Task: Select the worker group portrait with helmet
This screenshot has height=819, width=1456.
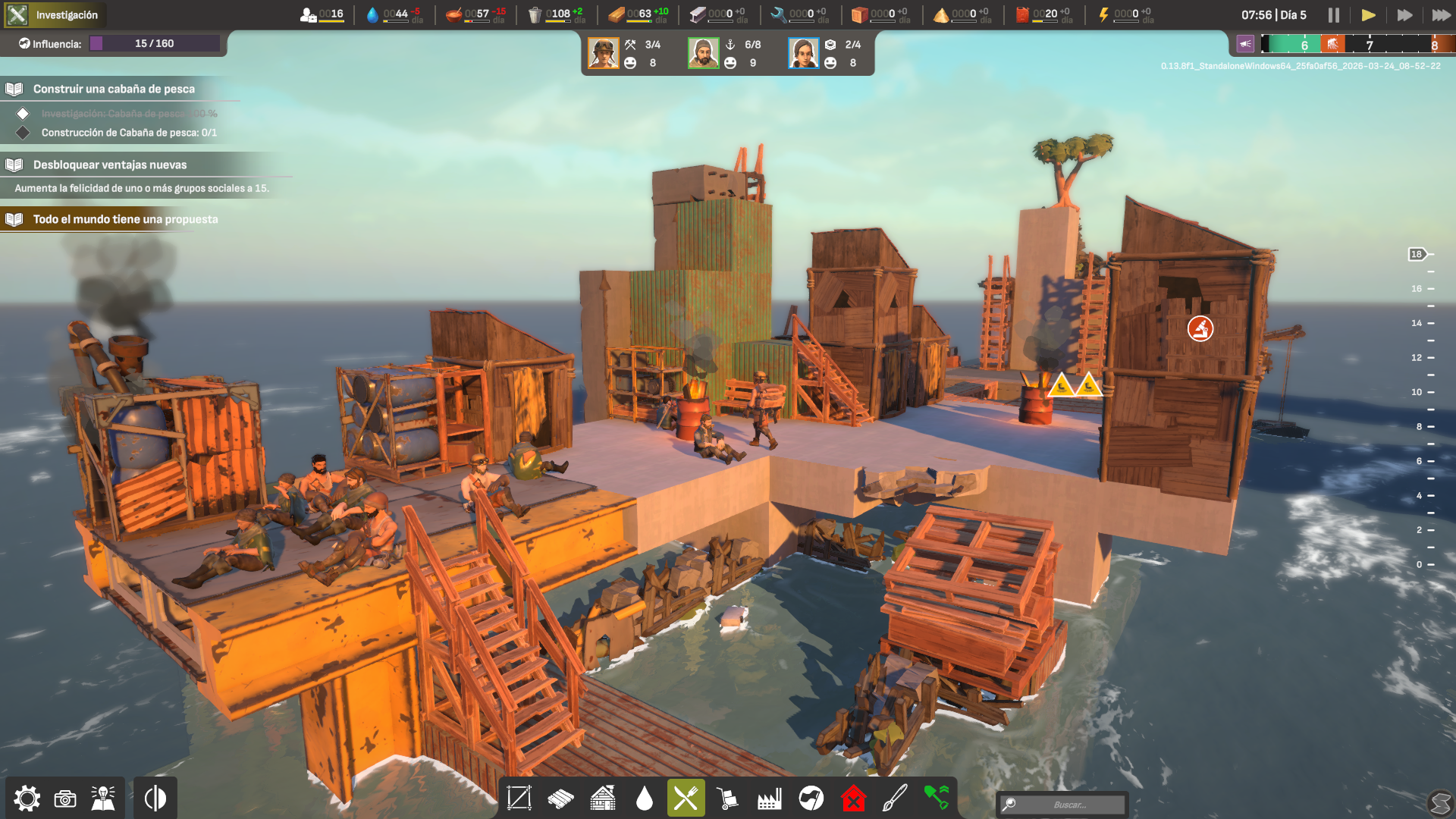Action: click(x=604, y=54)
